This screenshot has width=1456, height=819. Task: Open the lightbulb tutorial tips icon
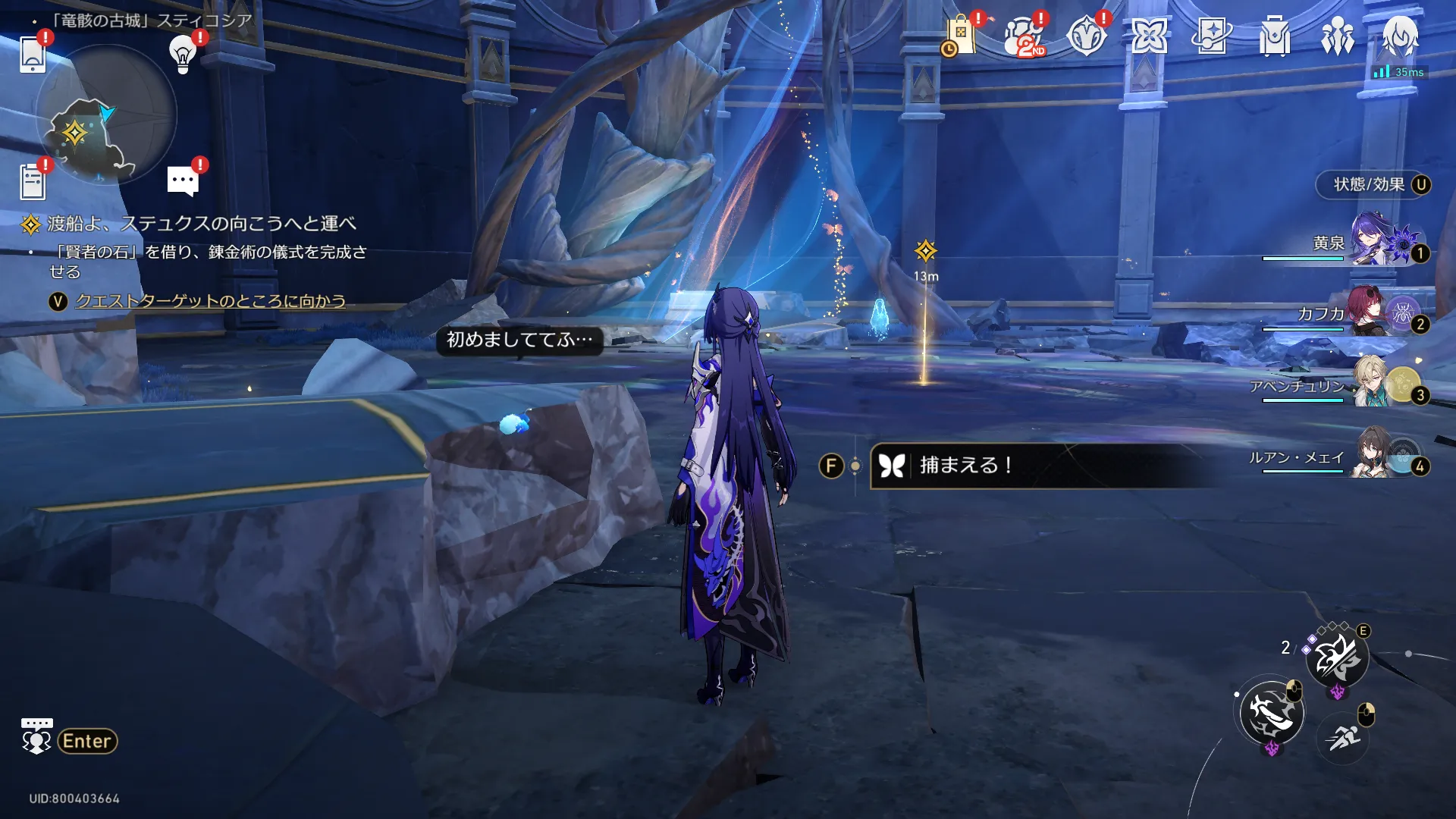tap(183, 53)
